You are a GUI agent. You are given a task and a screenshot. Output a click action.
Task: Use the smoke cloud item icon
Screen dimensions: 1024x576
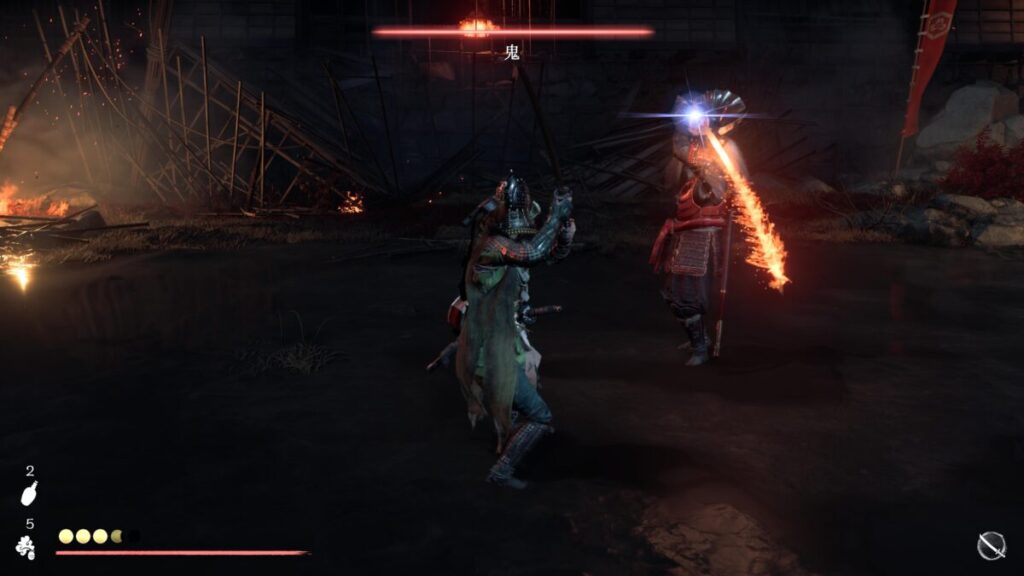(x=27, y=546)
